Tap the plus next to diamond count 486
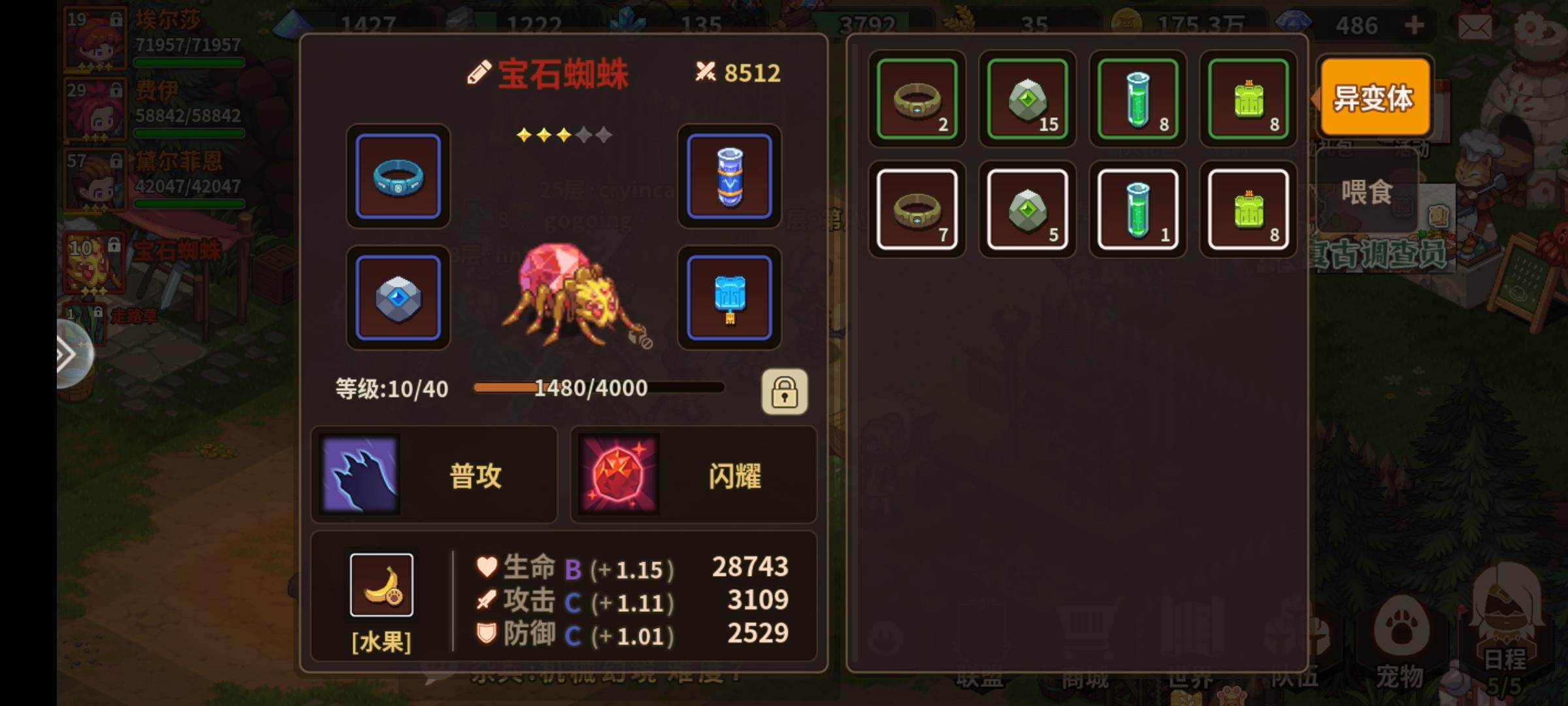 coord(1414,26)
